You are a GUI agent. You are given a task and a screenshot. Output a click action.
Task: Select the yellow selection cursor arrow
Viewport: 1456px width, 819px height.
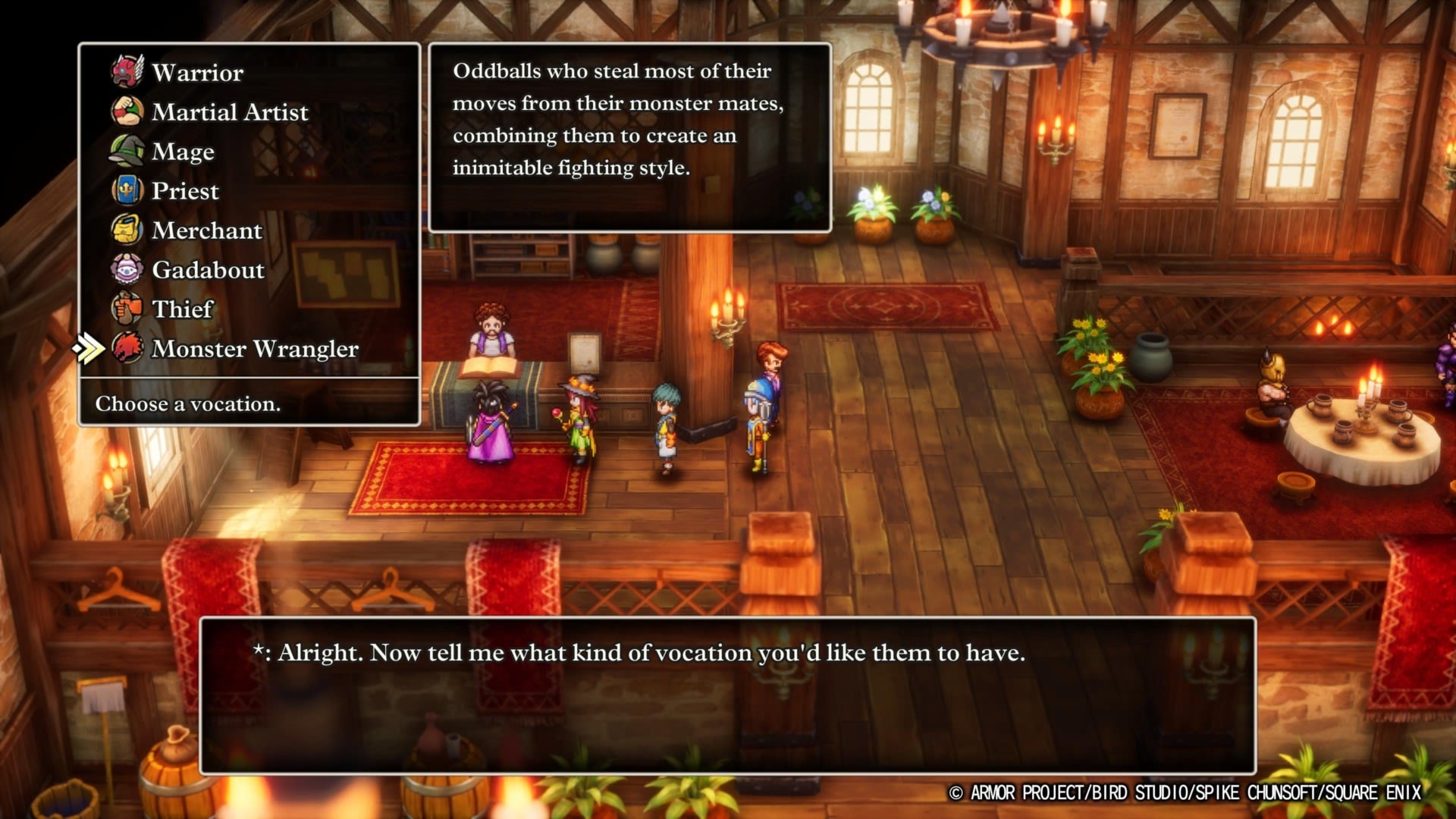(89, 350)
